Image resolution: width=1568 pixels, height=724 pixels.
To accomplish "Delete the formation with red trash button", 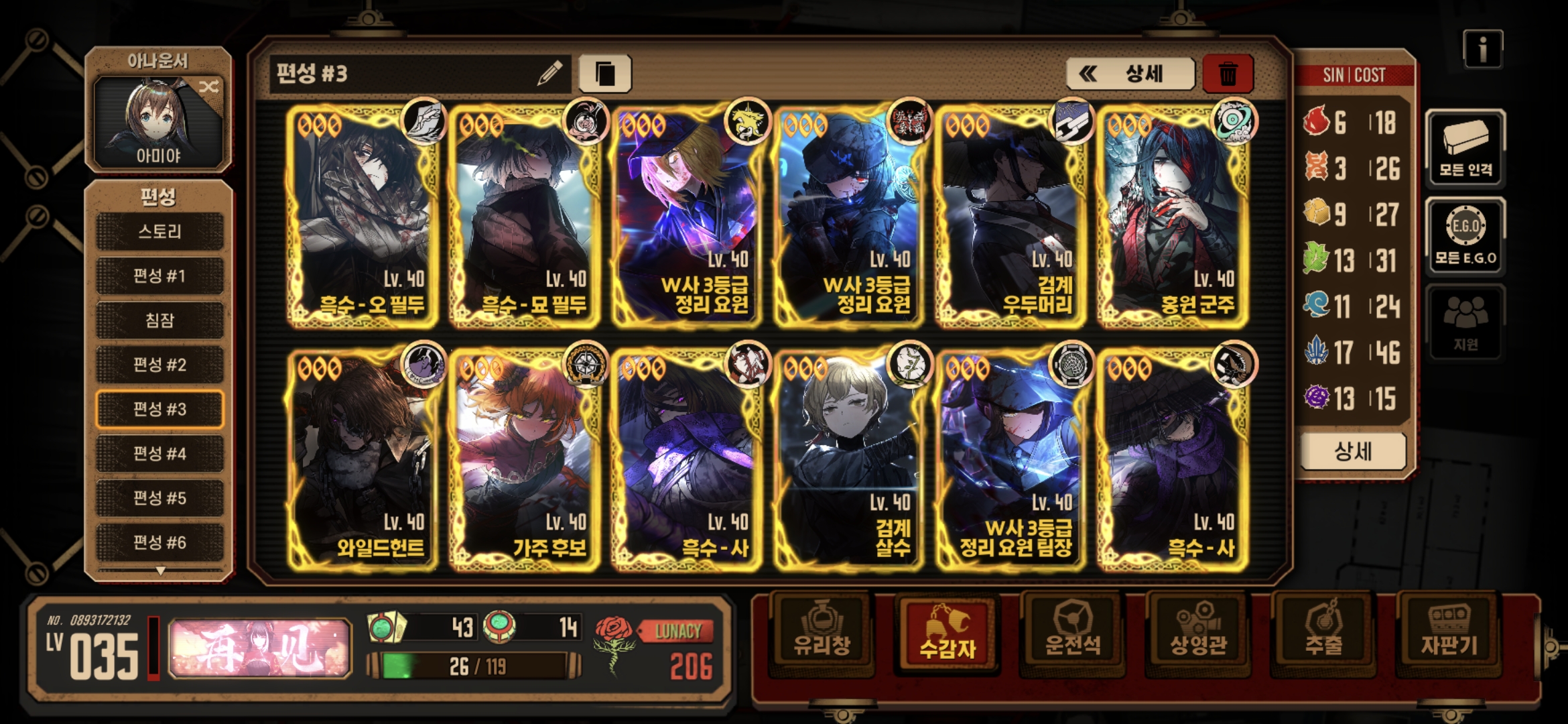I will 1228,74.
